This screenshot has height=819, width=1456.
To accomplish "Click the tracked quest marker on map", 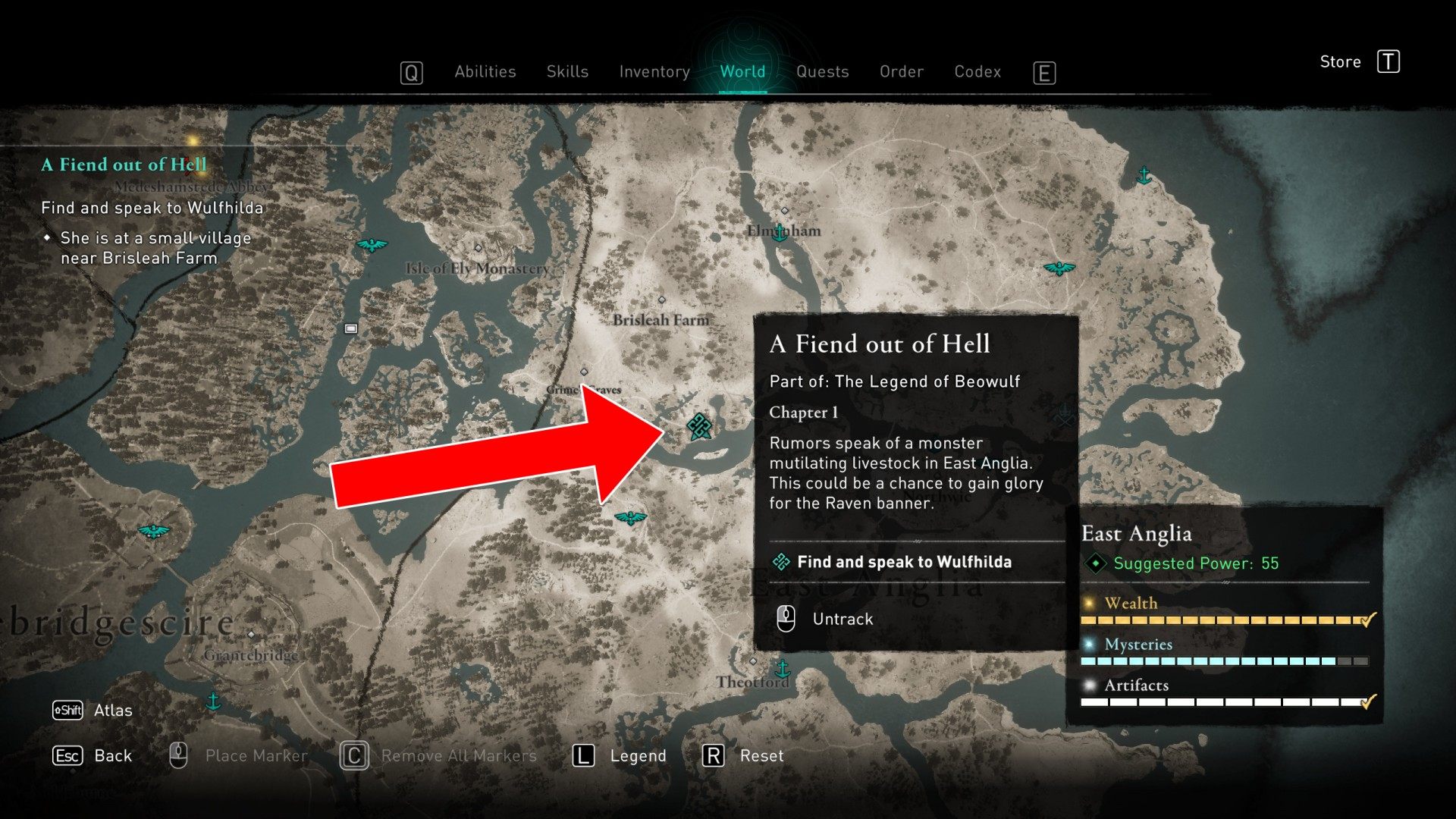I will tap(699, 426).
